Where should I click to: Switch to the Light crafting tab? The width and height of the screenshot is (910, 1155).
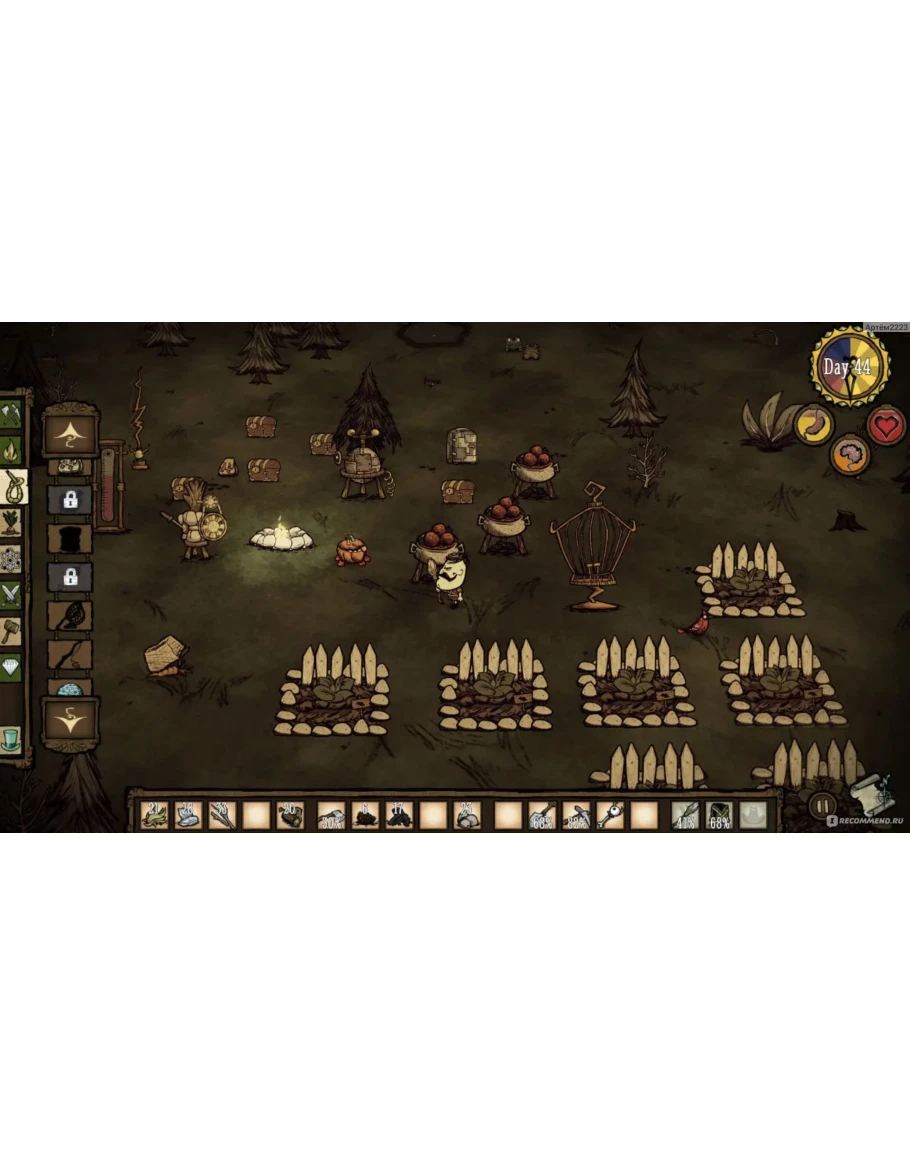tap(11, 451)
